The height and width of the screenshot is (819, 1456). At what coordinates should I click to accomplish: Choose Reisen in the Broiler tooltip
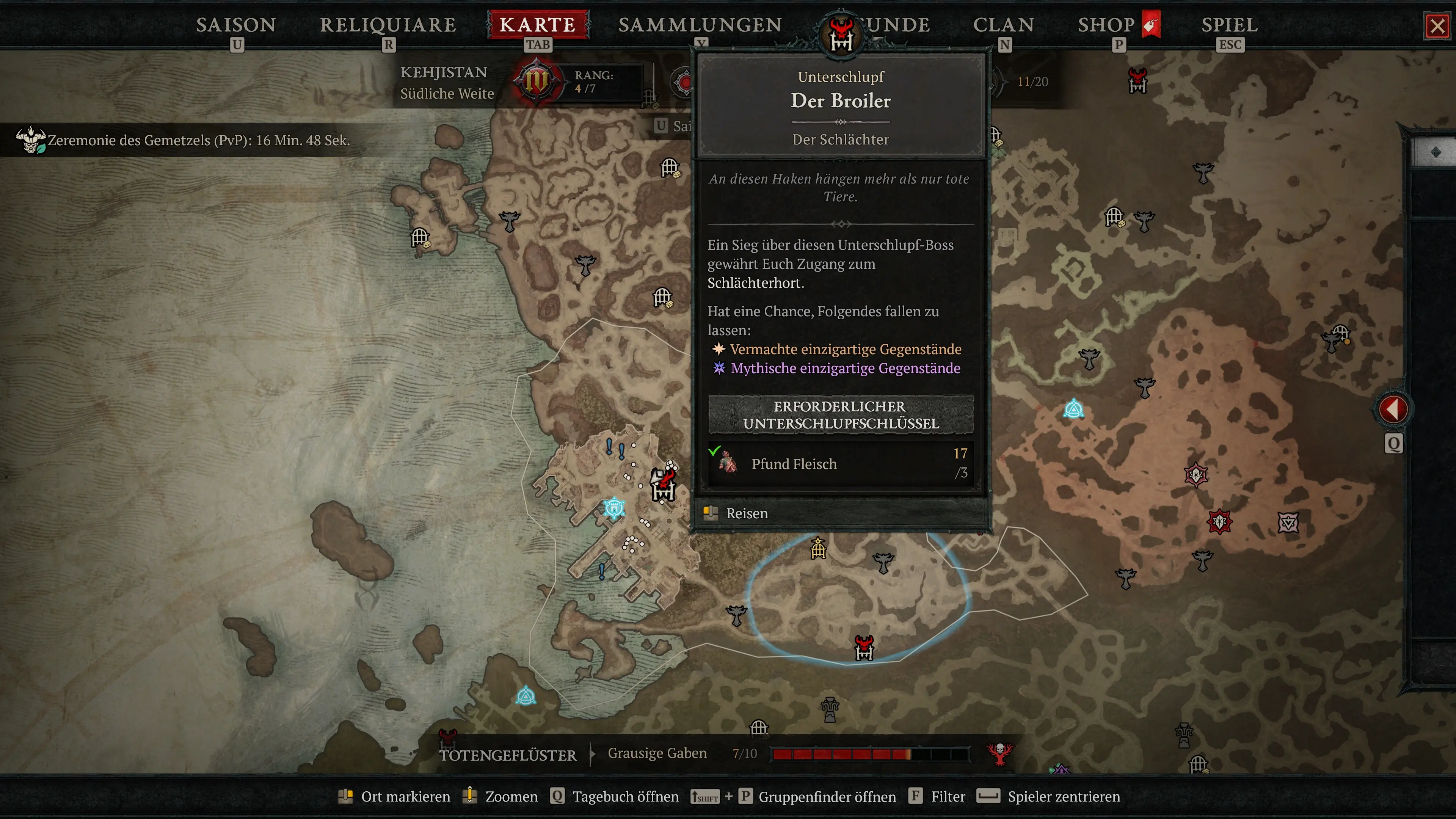point(746,513)
